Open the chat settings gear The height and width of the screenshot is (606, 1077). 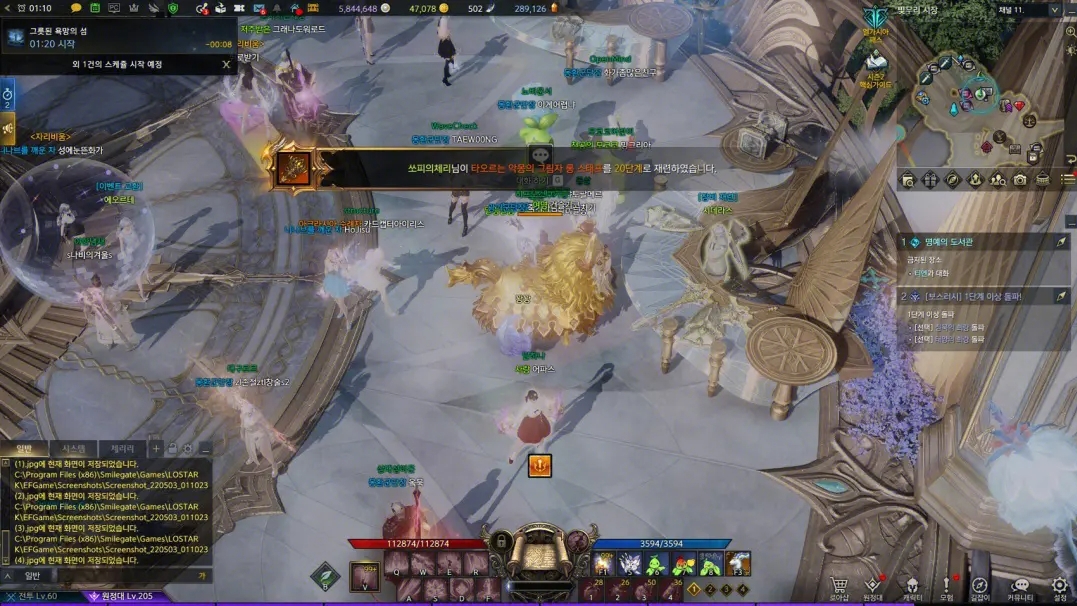(187, 449)
